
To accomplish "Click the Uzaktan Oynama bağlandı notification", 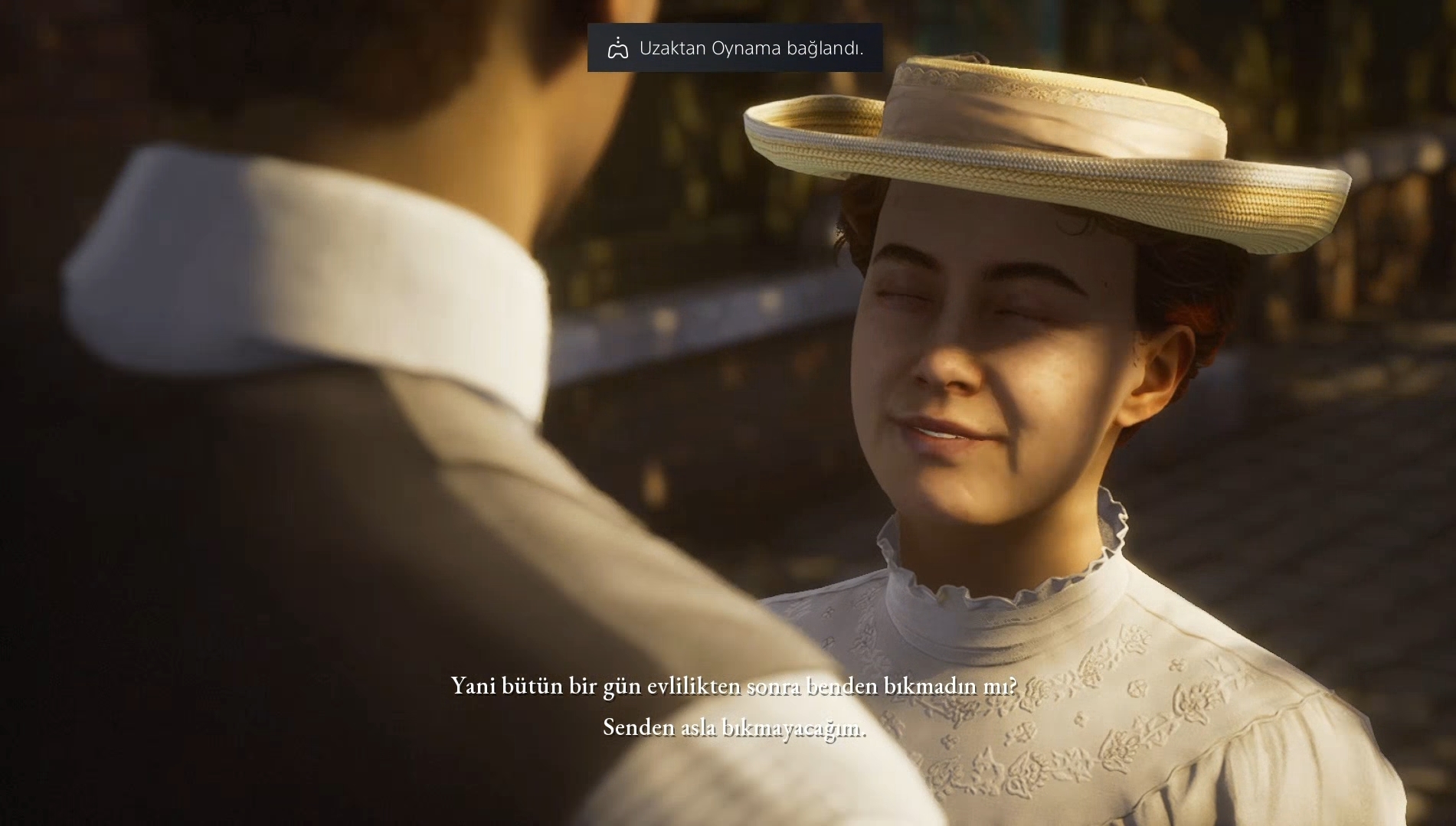I will 735,48.
